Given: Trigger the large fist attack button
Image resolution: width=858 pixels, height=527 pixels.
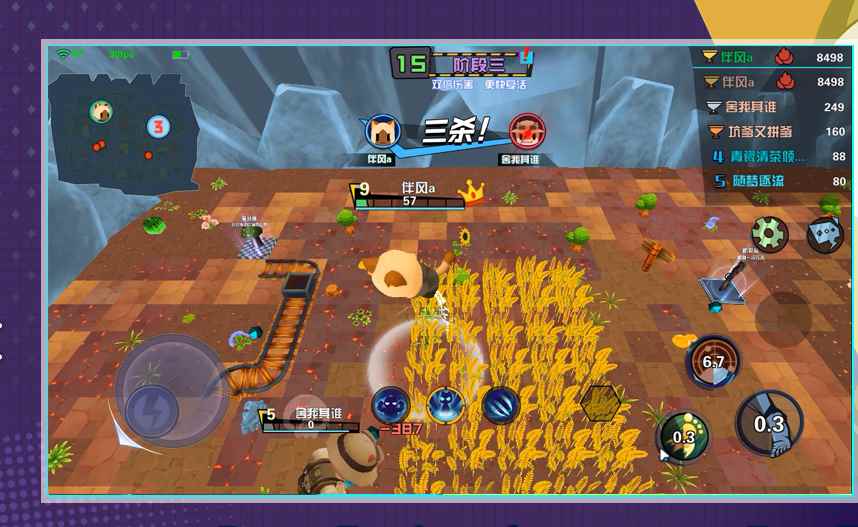Looking at the screenshot, I should click(768, 423).
